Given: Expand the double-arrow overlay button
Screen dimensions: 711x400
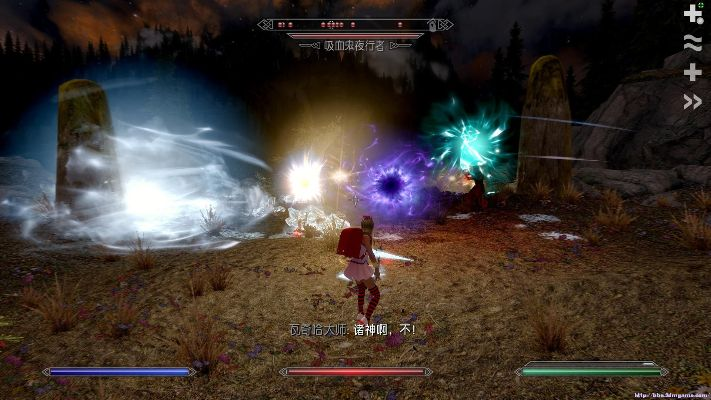Looking at the screenshot, I should [692, 101].
